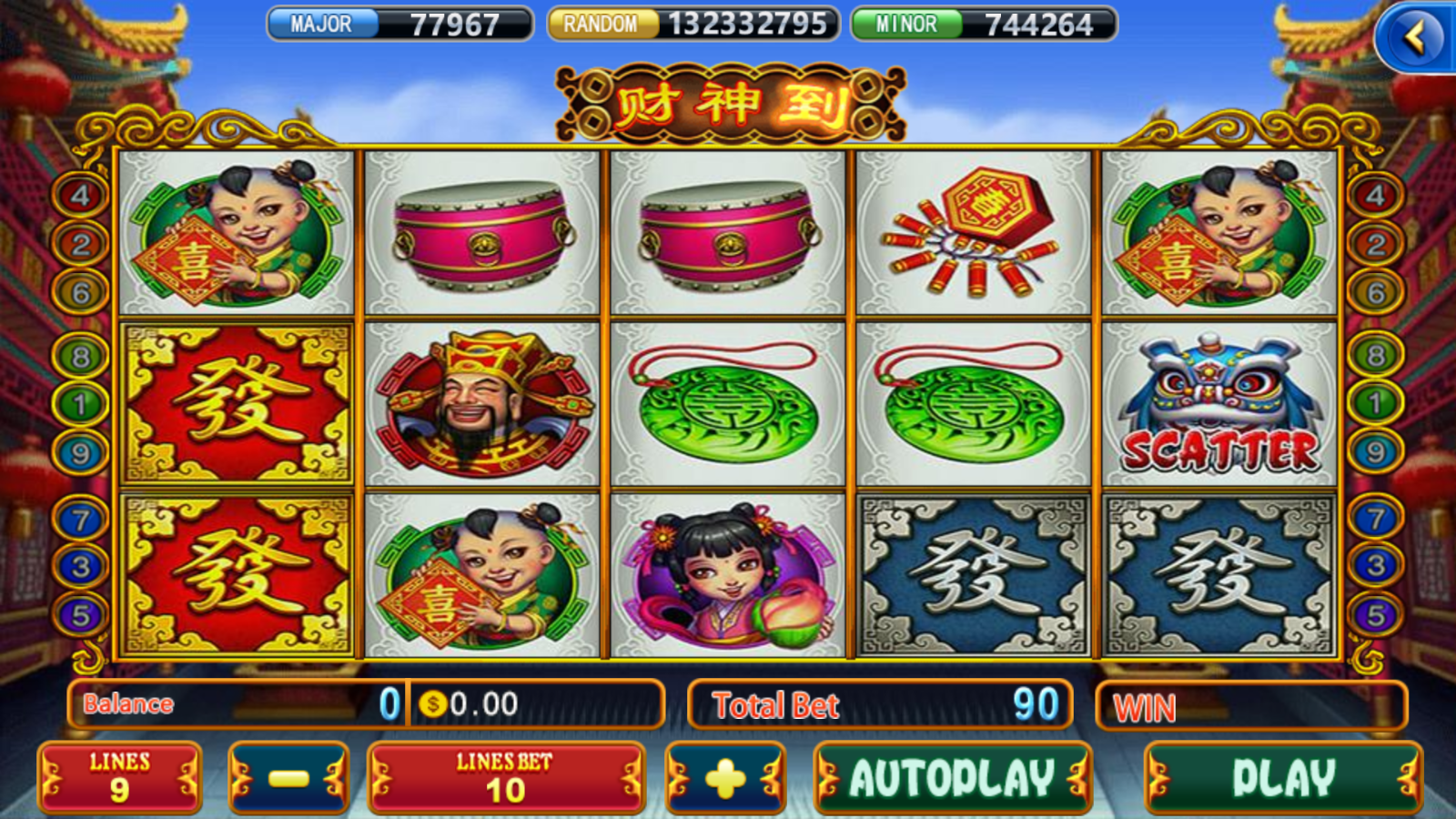Spin the reels with the PLAY button
1456x819 pixels.
[x=1283, y=778]
